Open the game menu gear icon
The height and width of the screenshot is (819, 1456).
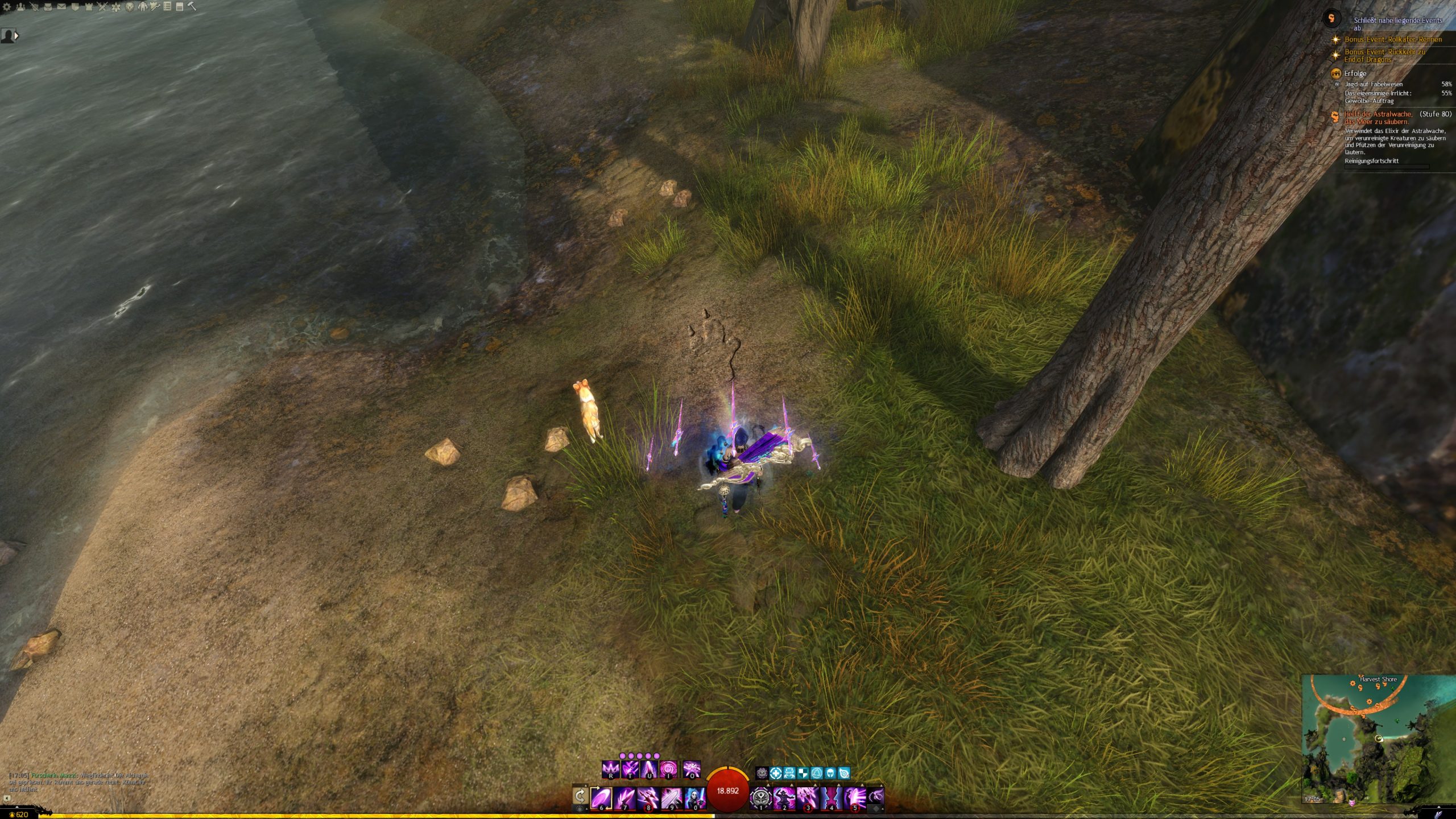[7, 7]
